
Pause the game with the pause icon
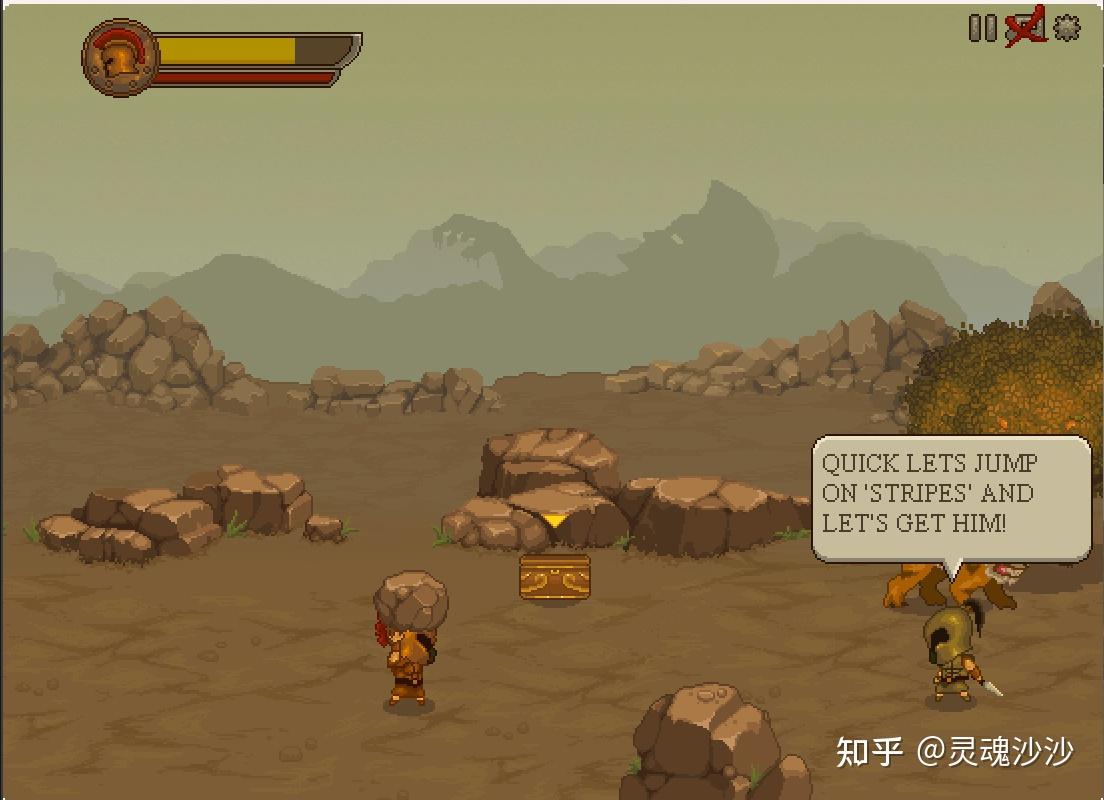pos(982,28)
